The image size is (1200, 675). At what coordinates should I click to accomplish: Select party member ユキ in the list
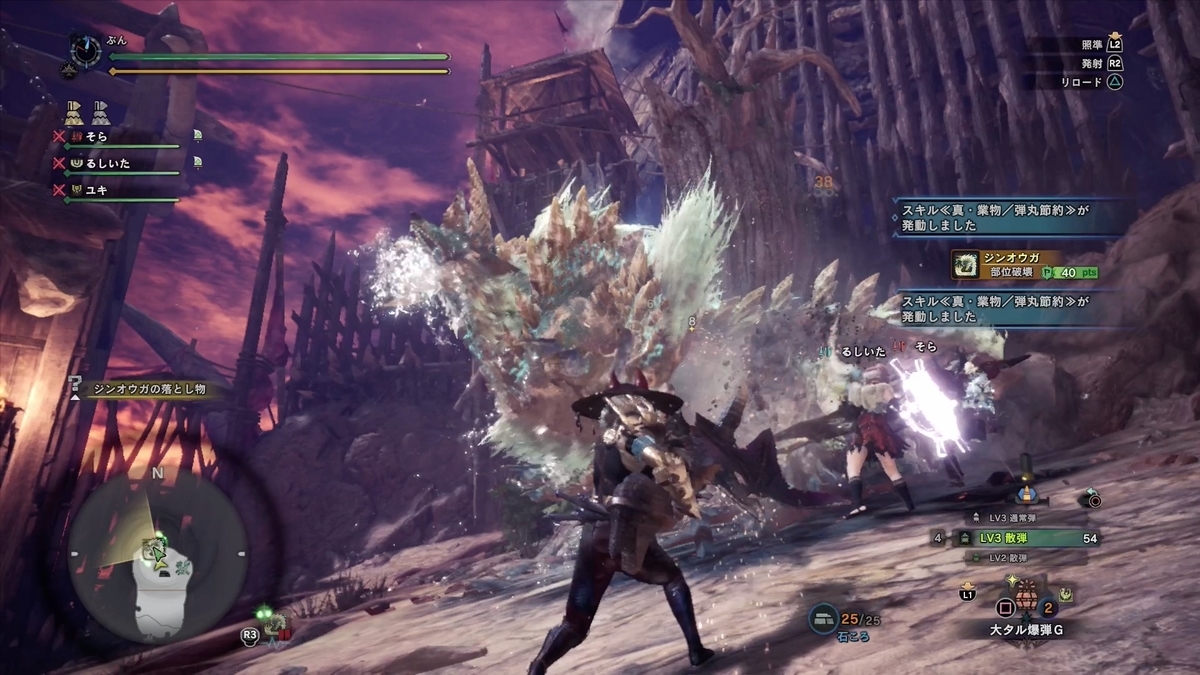pyautogui.click(x=96, y=188)
